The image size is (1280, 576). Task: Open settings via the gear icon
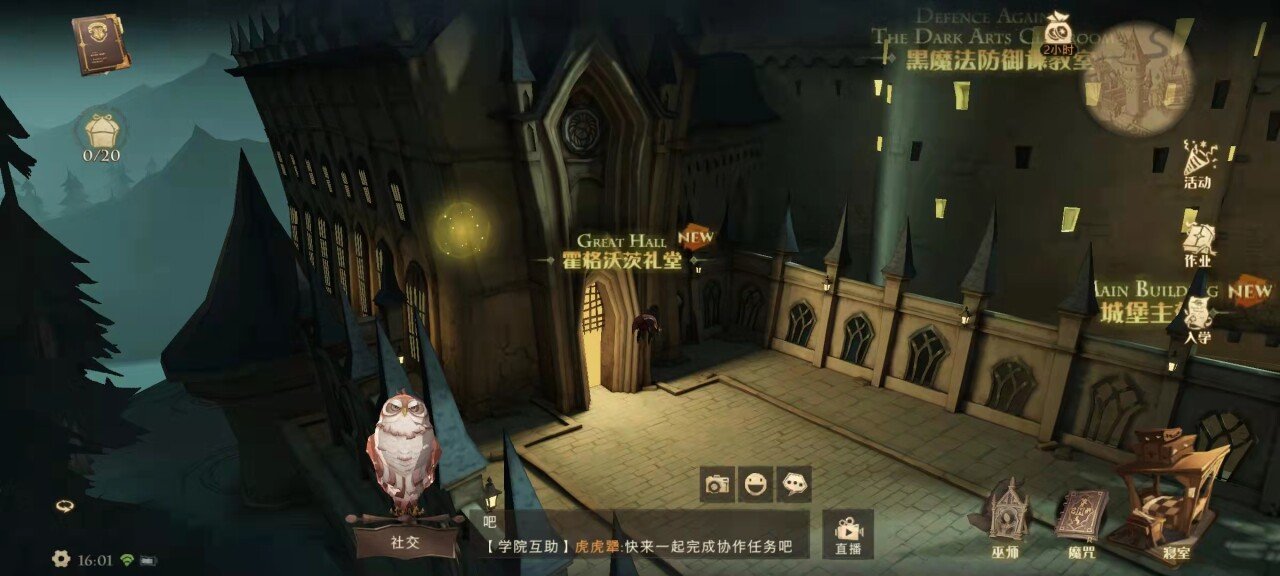[61, 559]
